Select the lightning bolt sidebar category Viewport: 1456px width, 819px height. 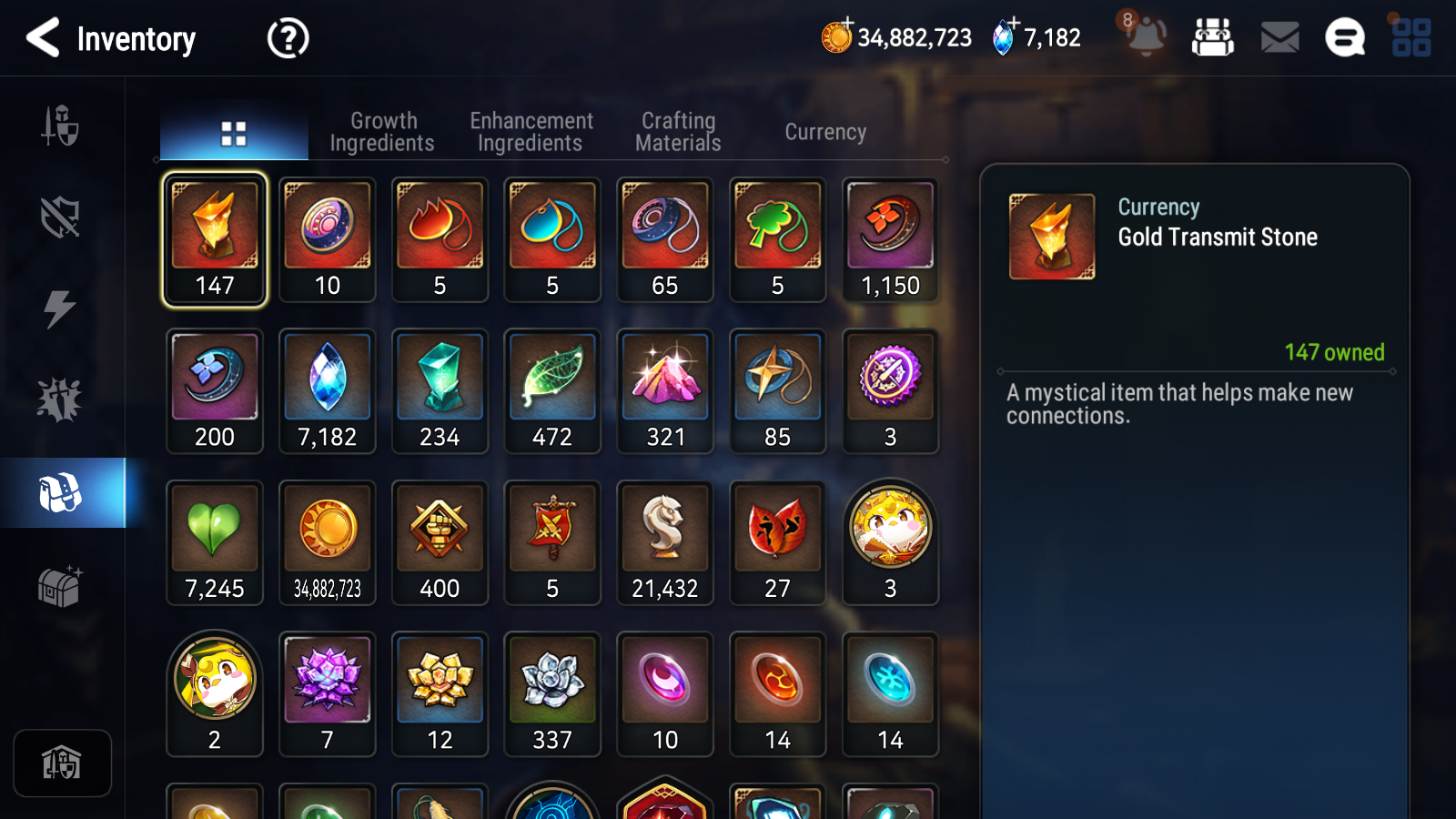pyautogui.click(x=60, y=308)
